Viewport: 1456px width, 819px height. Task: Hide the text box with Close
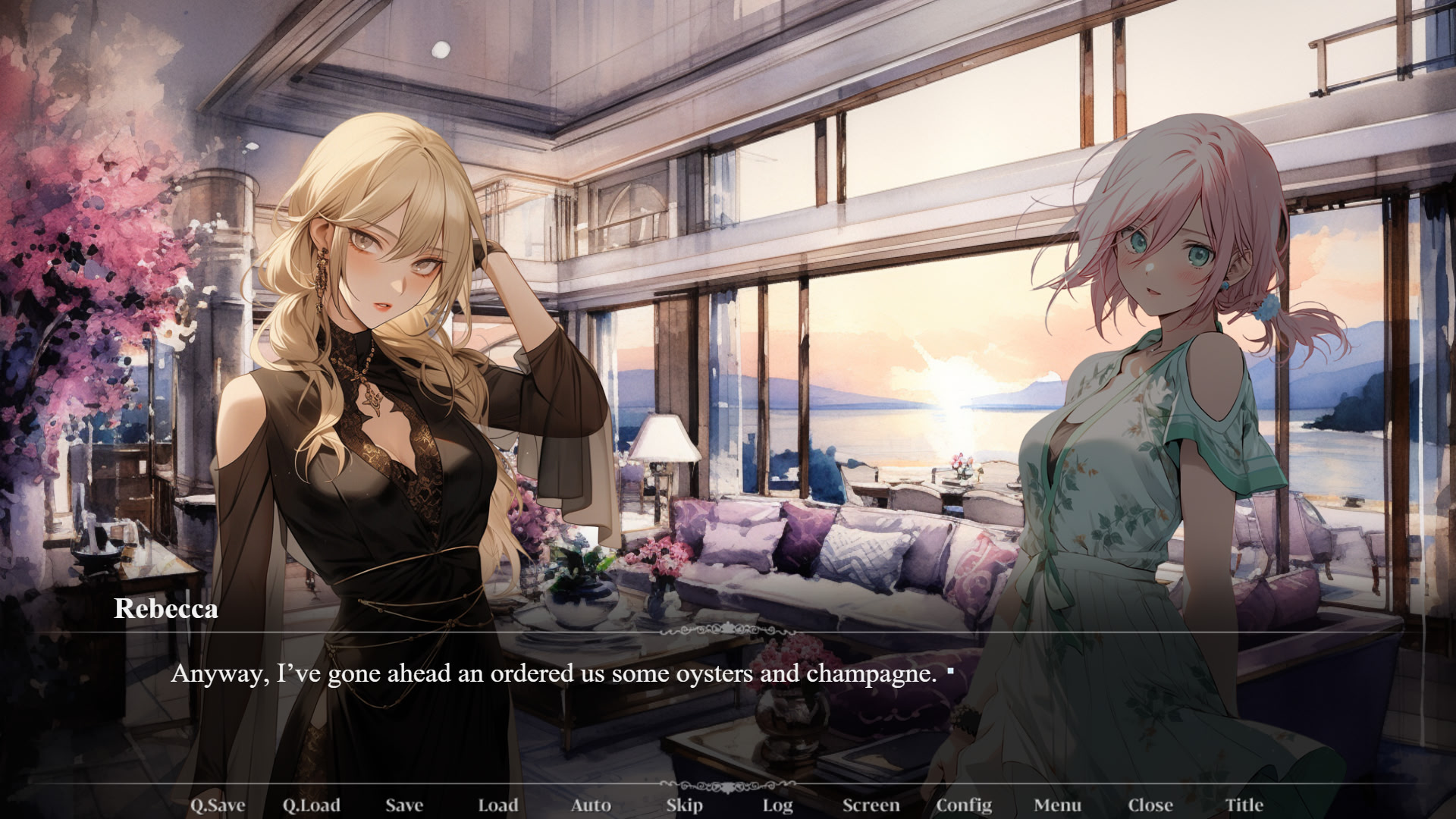[1150, 805]
